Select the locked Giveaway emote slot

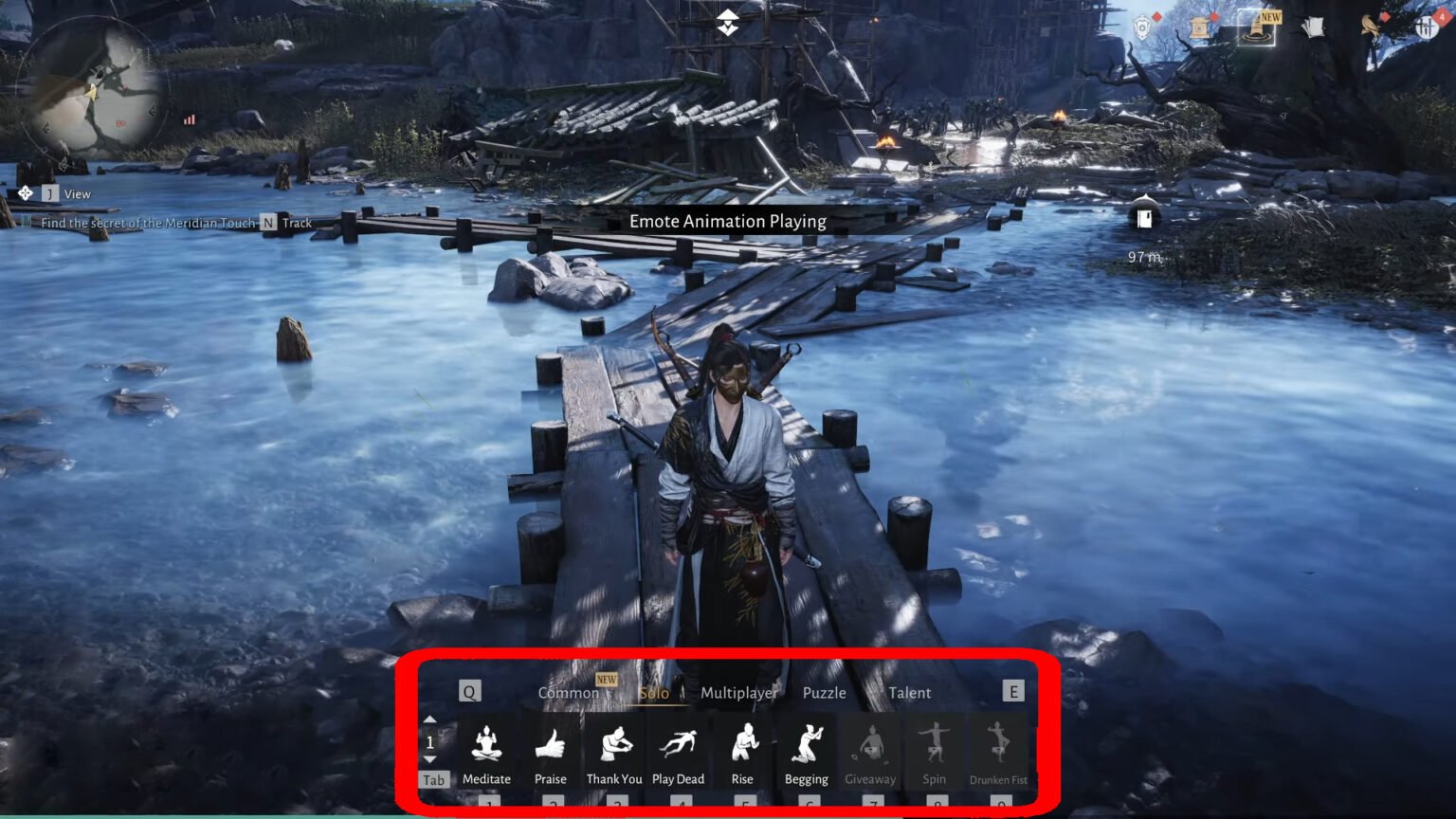tap(871, 745)
